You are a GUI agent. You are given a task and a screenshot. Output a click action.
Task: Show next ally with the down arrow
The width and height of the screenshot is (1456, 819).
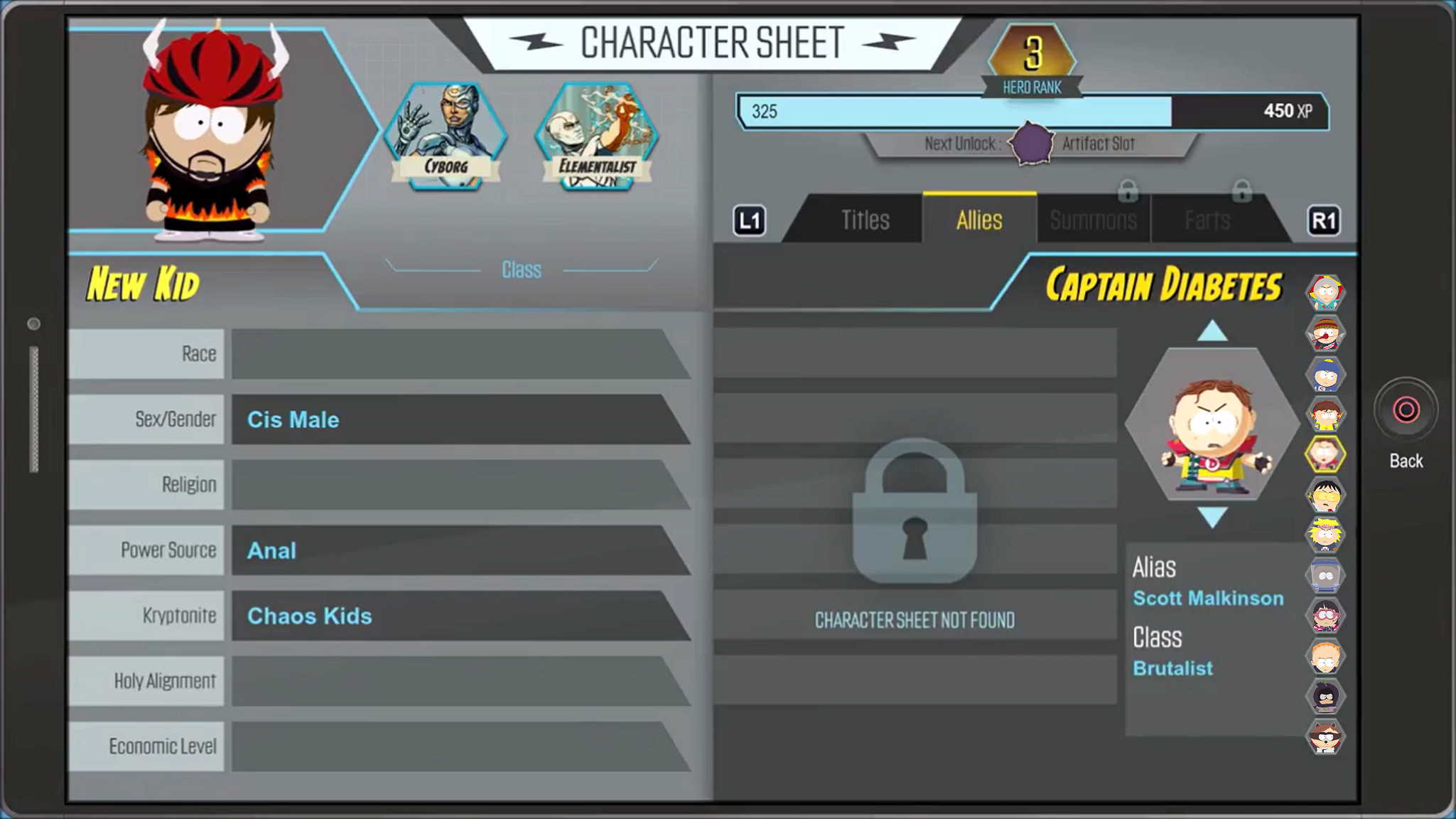coord(1212,517)
